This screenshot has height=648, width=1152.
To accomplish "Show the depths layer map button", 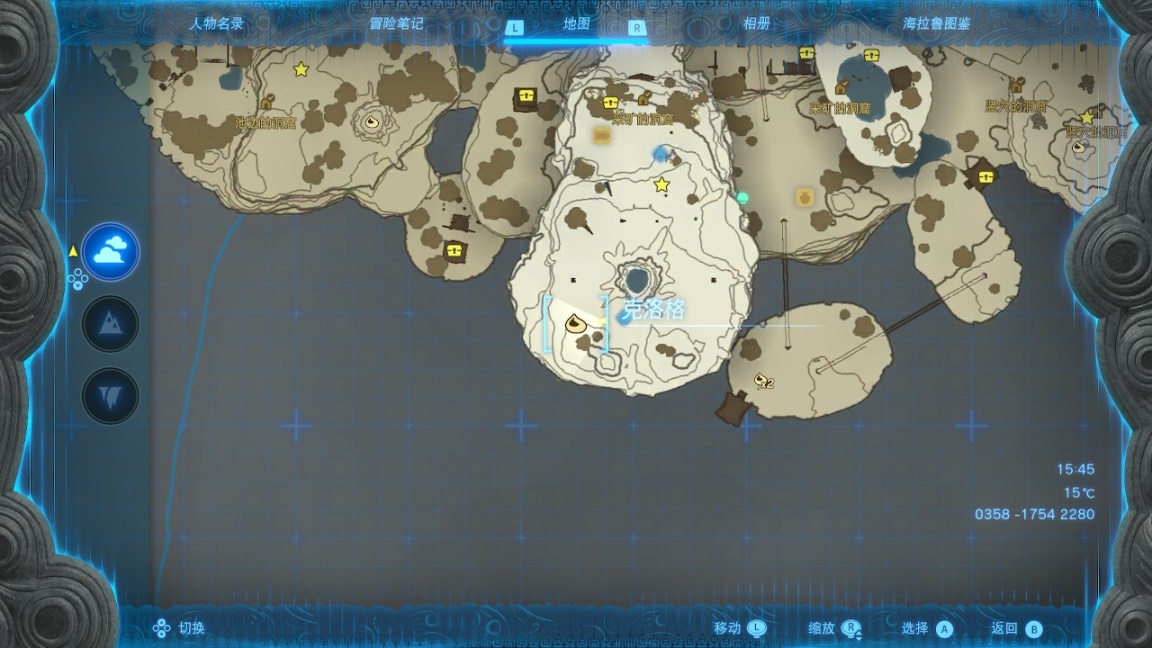I will (x=110, y=395).
